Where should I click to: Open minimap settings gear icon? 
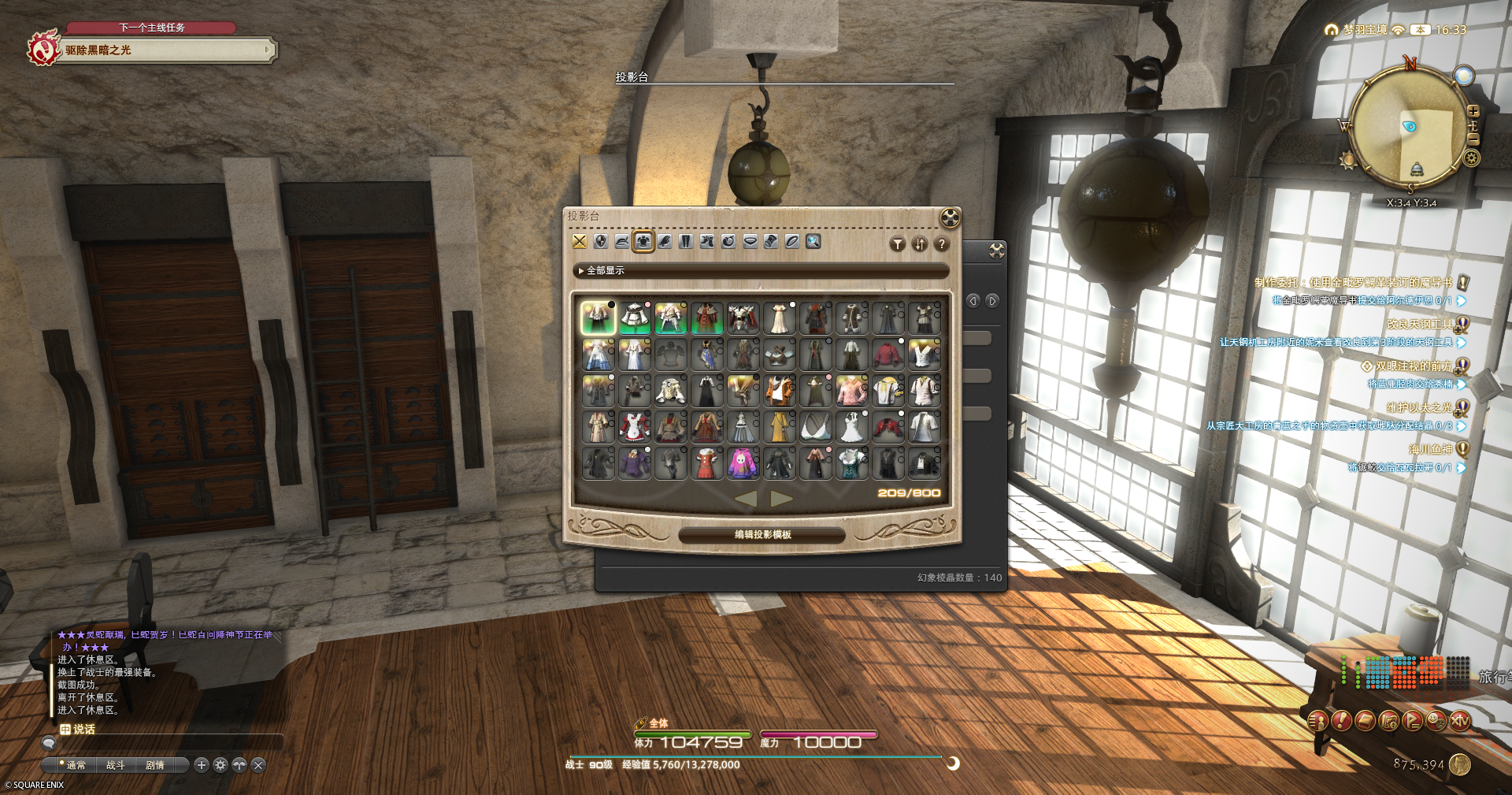pos(1471,158)
